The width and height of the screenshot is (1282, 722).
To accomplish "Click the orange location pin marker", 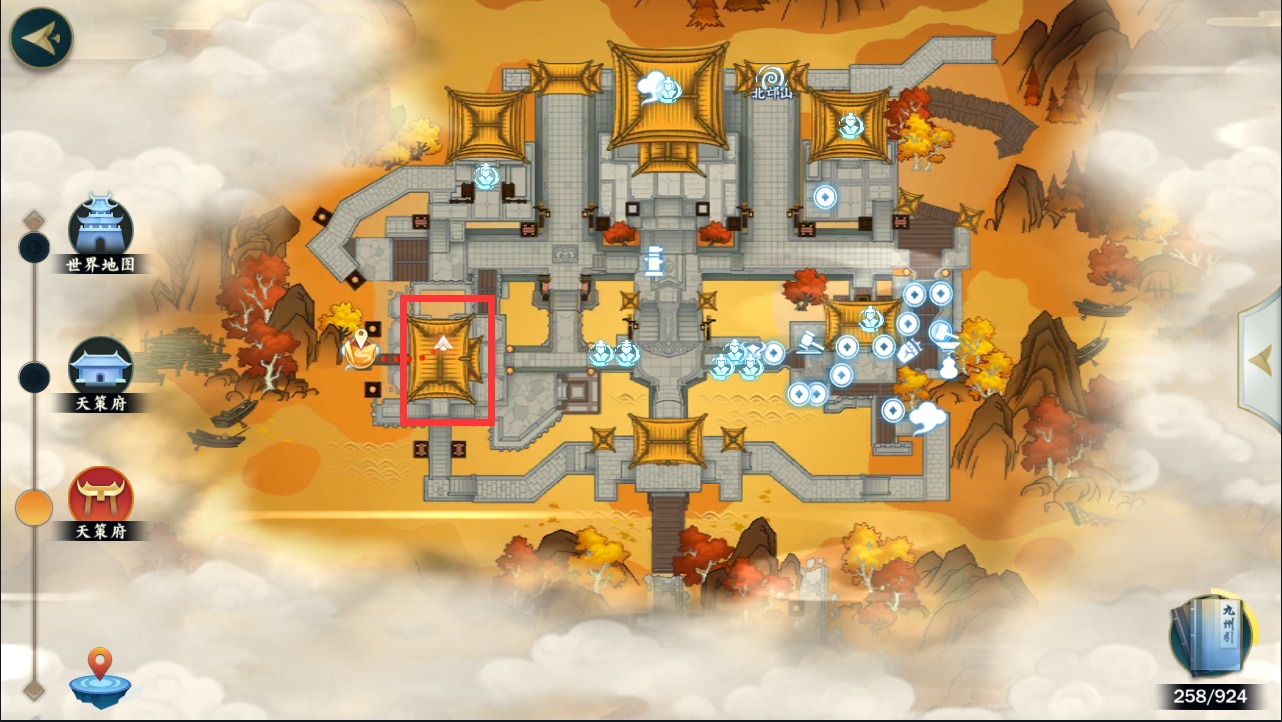I will (x=358, y=346).
